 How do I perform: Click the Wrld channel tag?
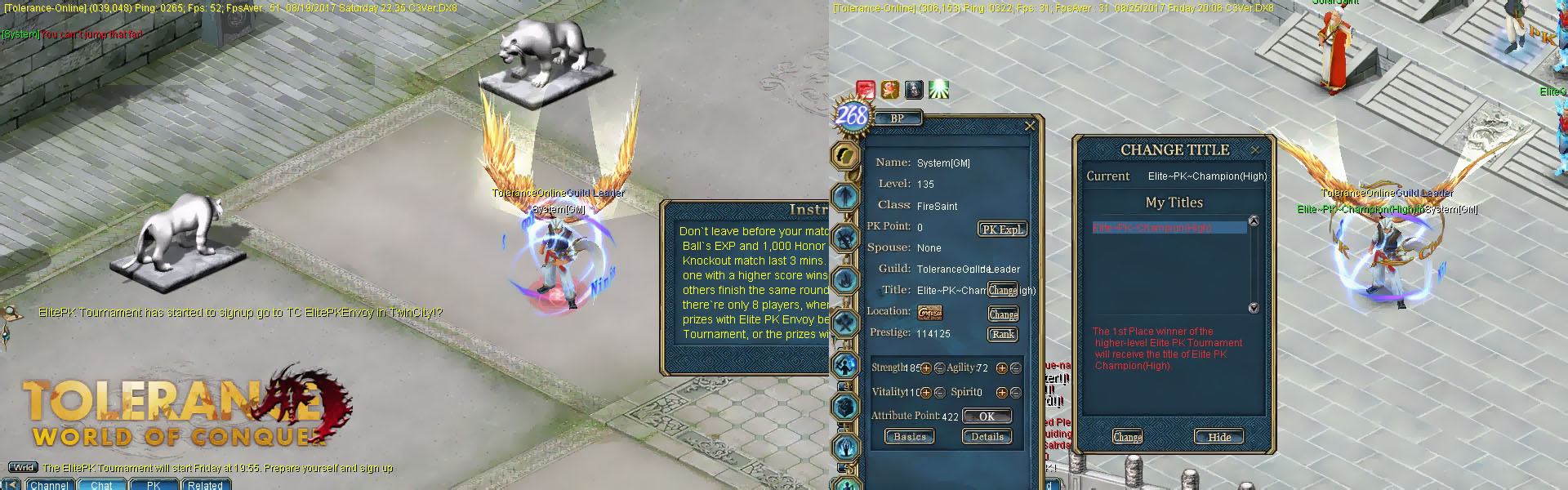pyautogui.click(x=23, y=468)
